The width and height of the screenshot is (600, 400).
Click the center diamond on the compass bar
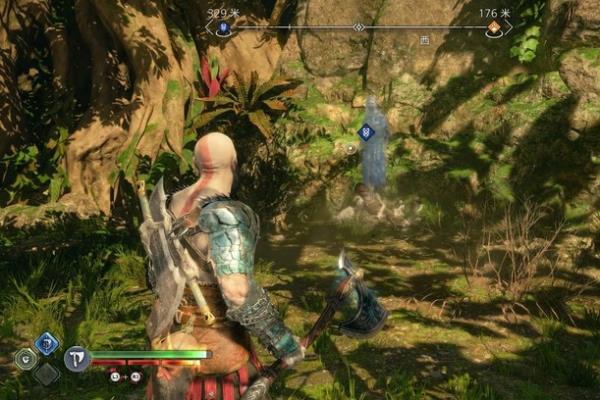tap(359, 27)
